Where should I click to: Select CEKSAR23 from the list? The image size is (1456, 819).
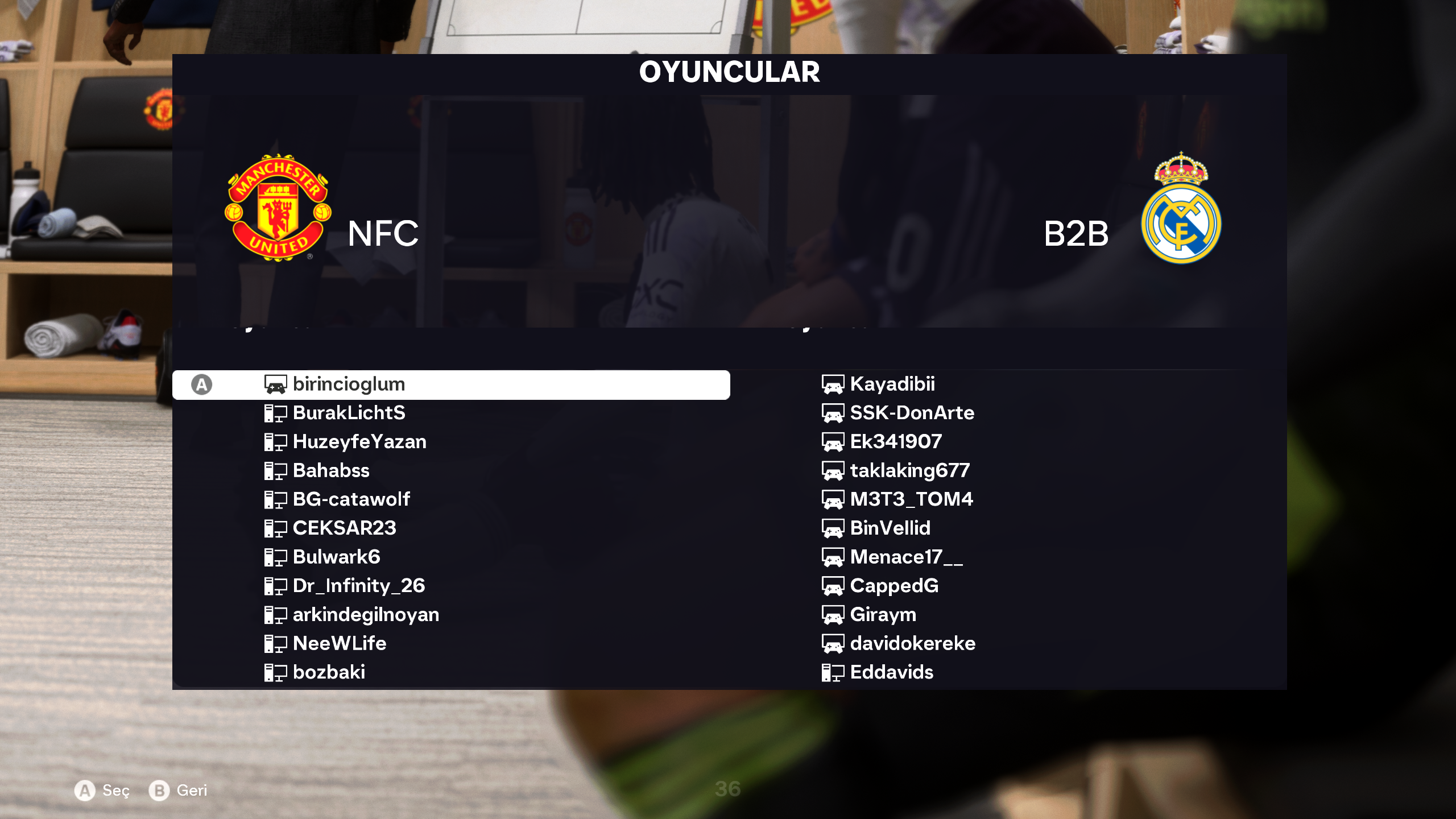pyautogui.click(x=344, y=528)
